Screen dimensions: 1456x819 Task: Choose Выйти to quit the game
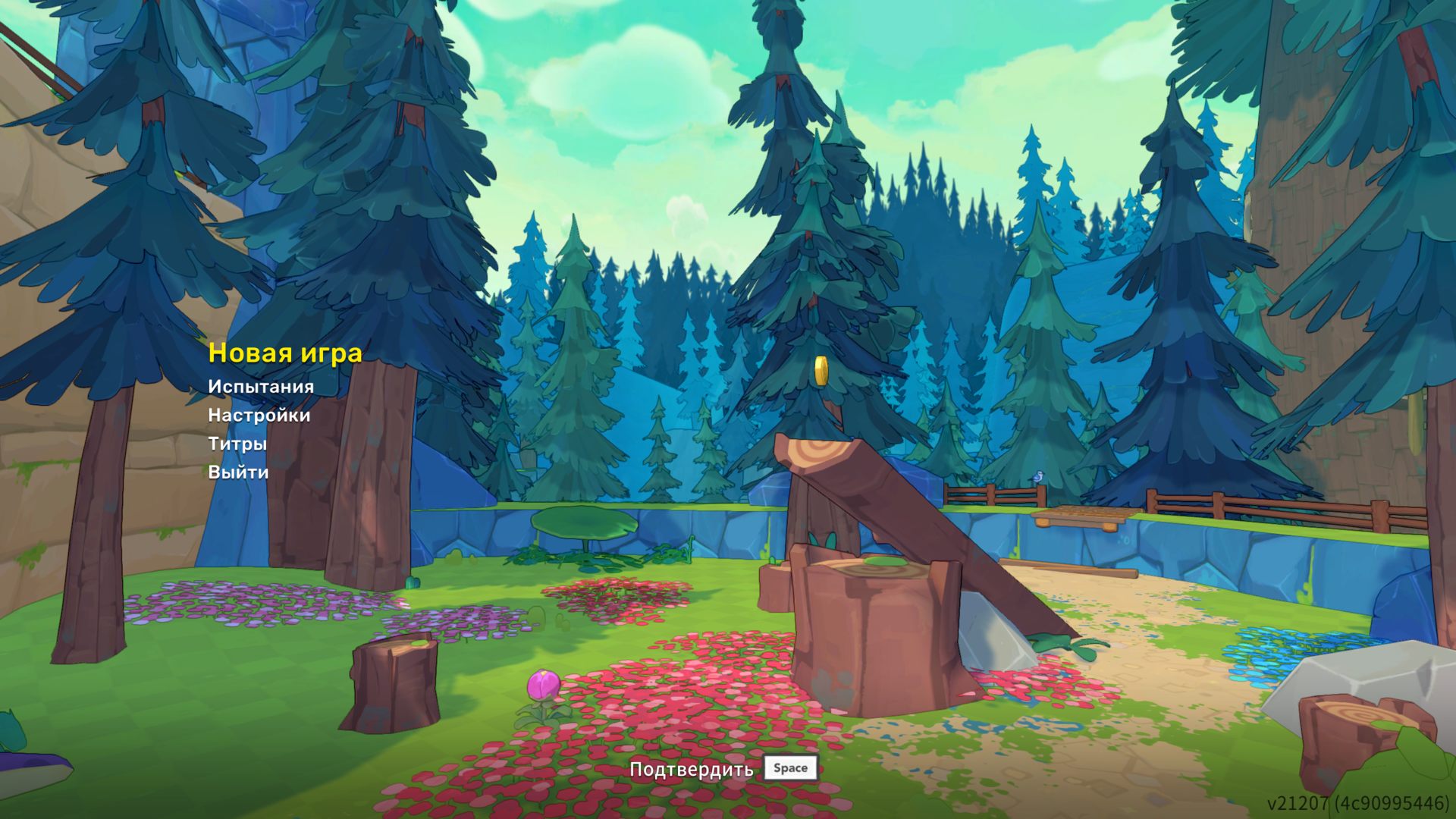click(x=238, y=472)
